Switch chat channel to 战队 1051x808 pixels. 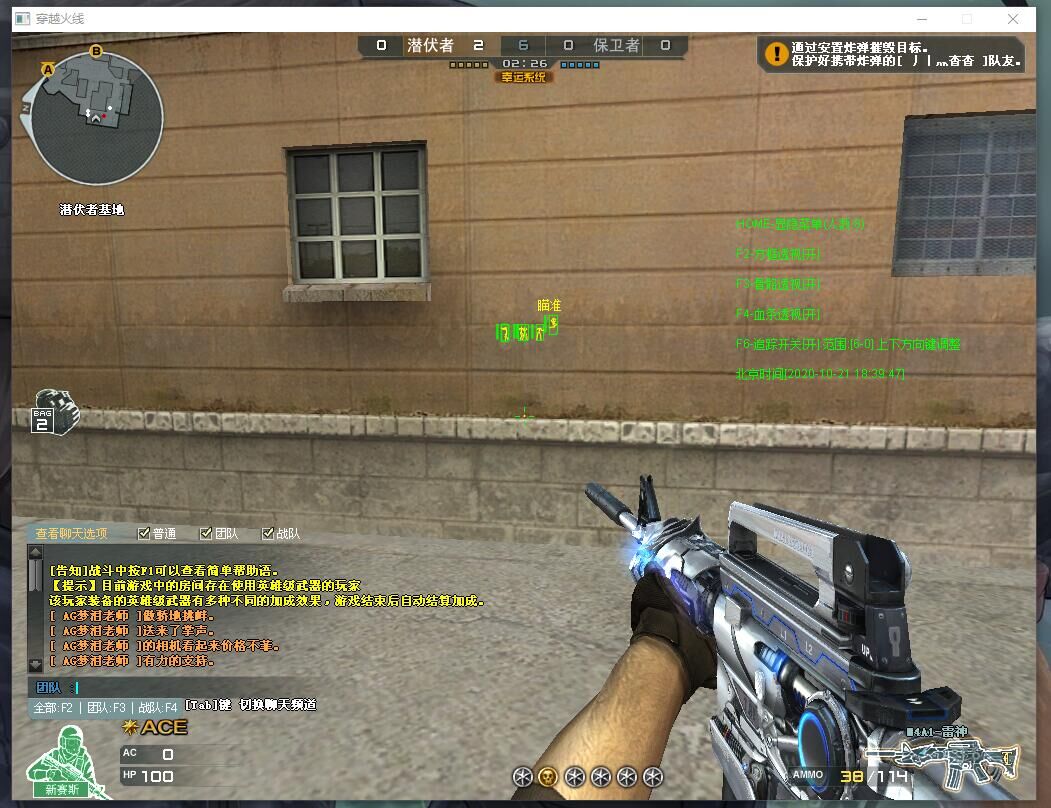coord(157,706)
